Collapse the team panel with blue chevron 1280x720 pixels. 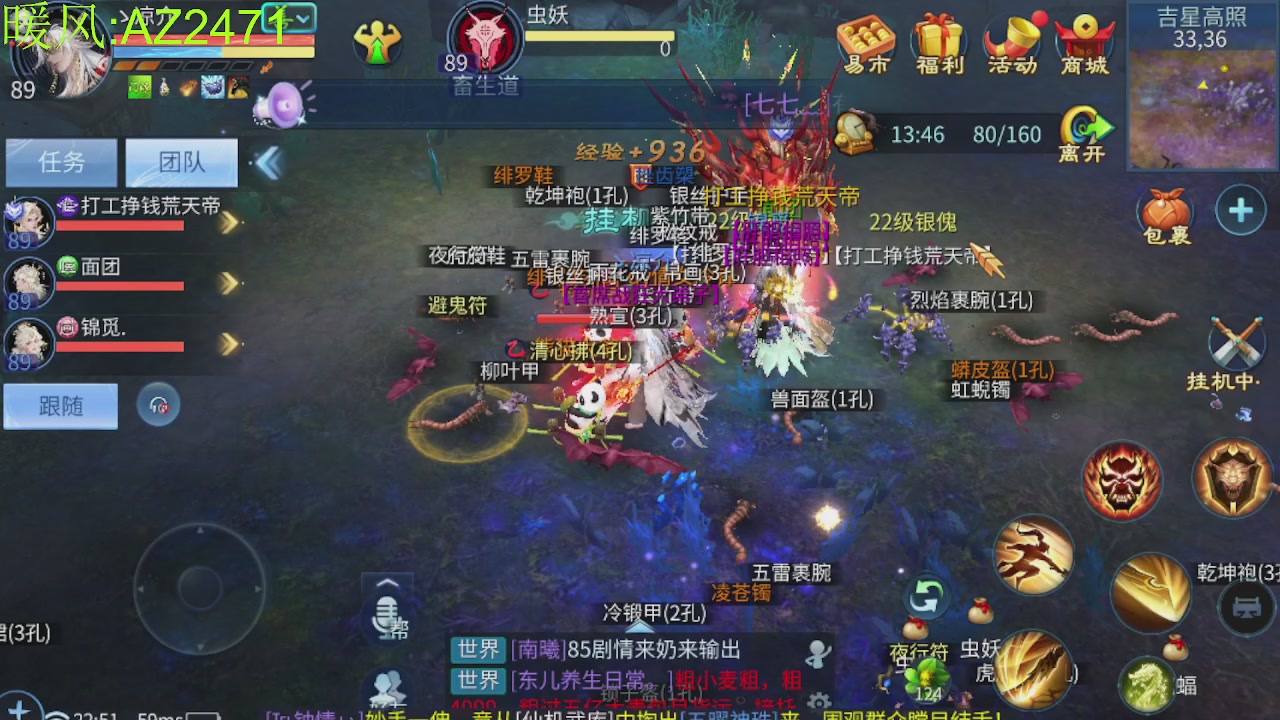tap(268, 158)
